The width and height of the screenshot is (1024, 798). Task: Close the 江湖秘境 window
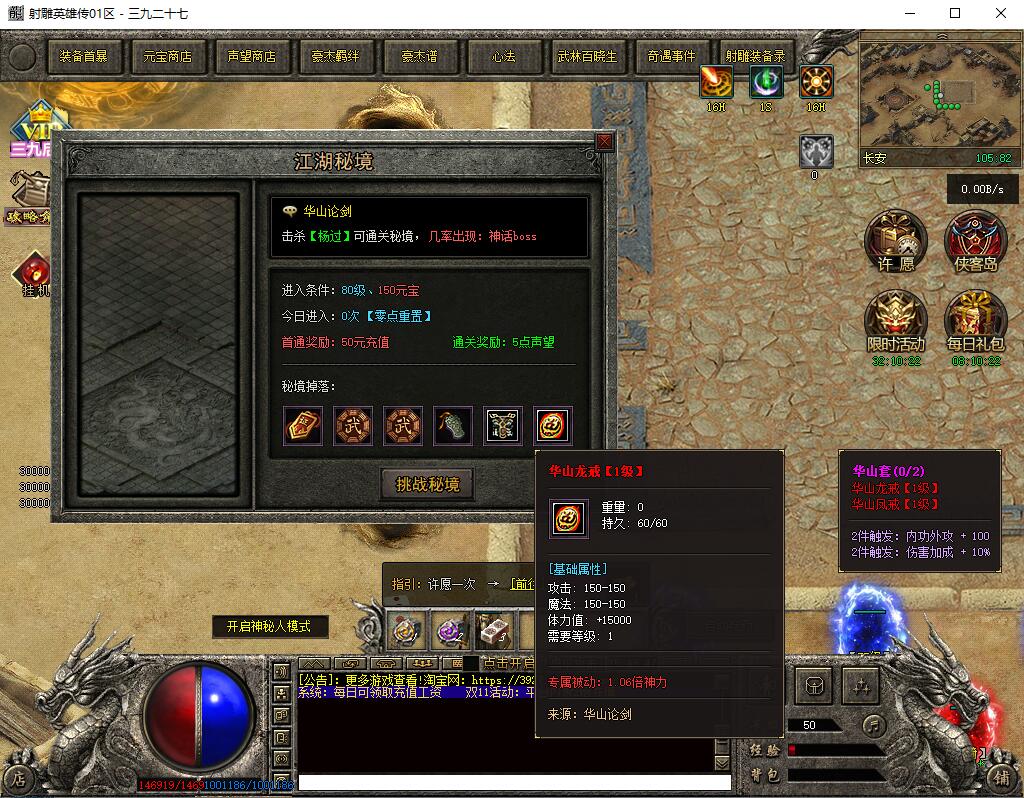[604, 142]
